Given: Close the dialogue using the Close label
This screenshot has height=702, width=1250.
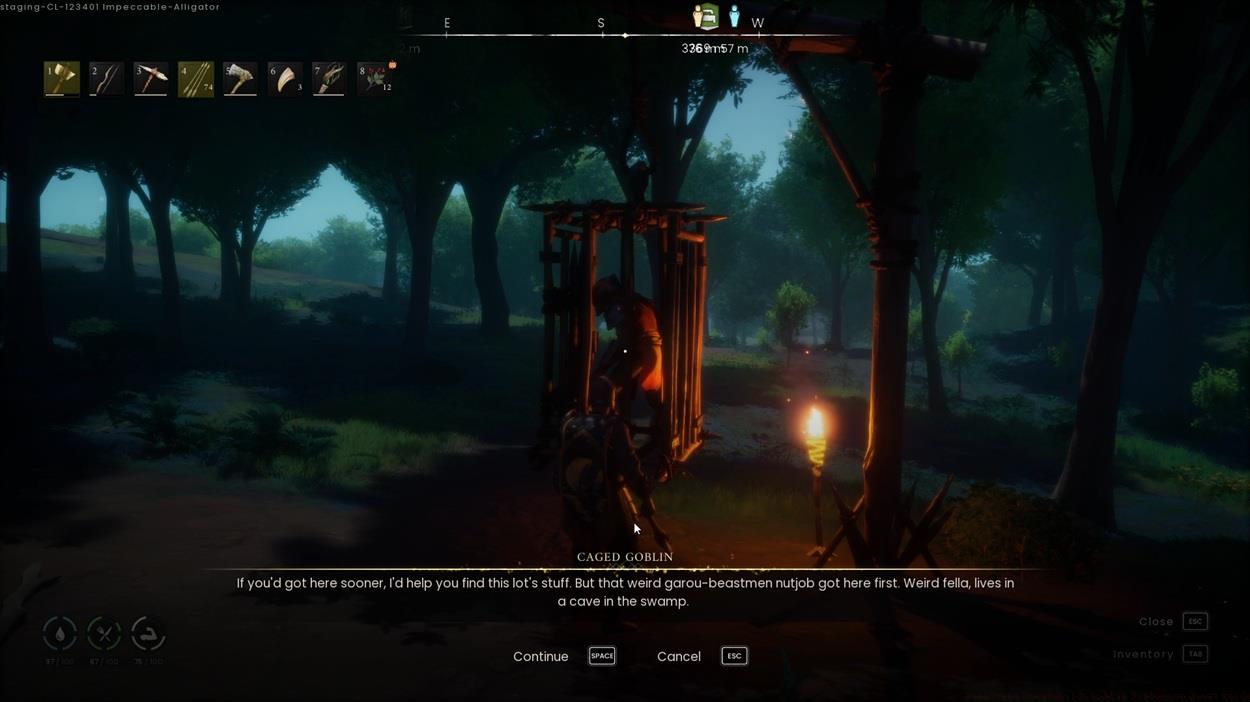Looking at the screenshot, I should coord(1156,621).
